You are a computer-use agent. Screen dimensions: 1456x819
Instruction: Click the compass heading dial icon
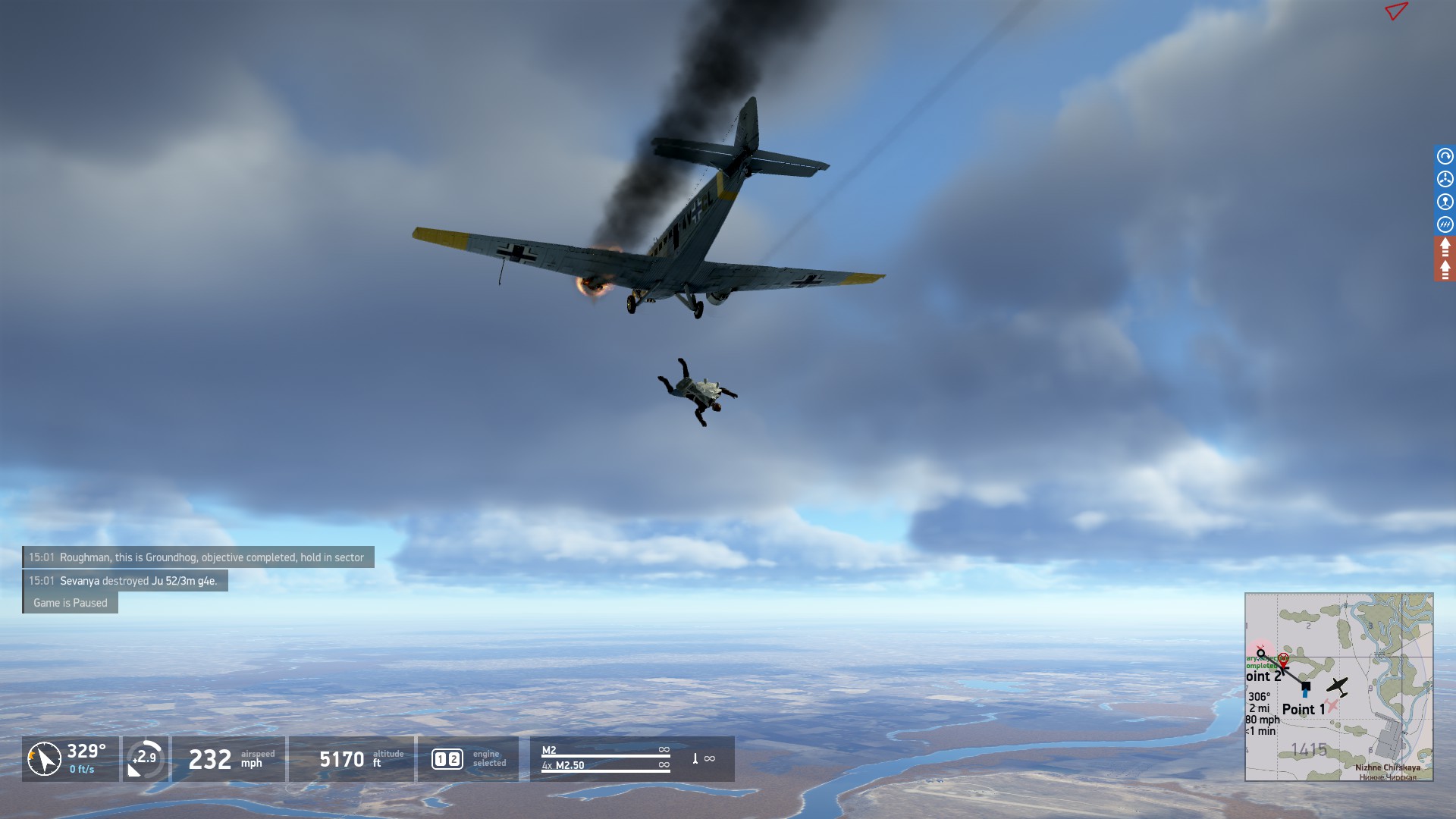point(44,758)
